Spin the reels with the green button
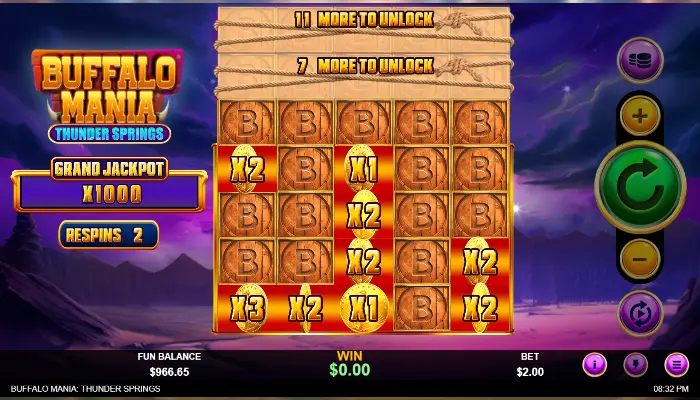This screenshot has height=400, width=700. click(640, 187)
